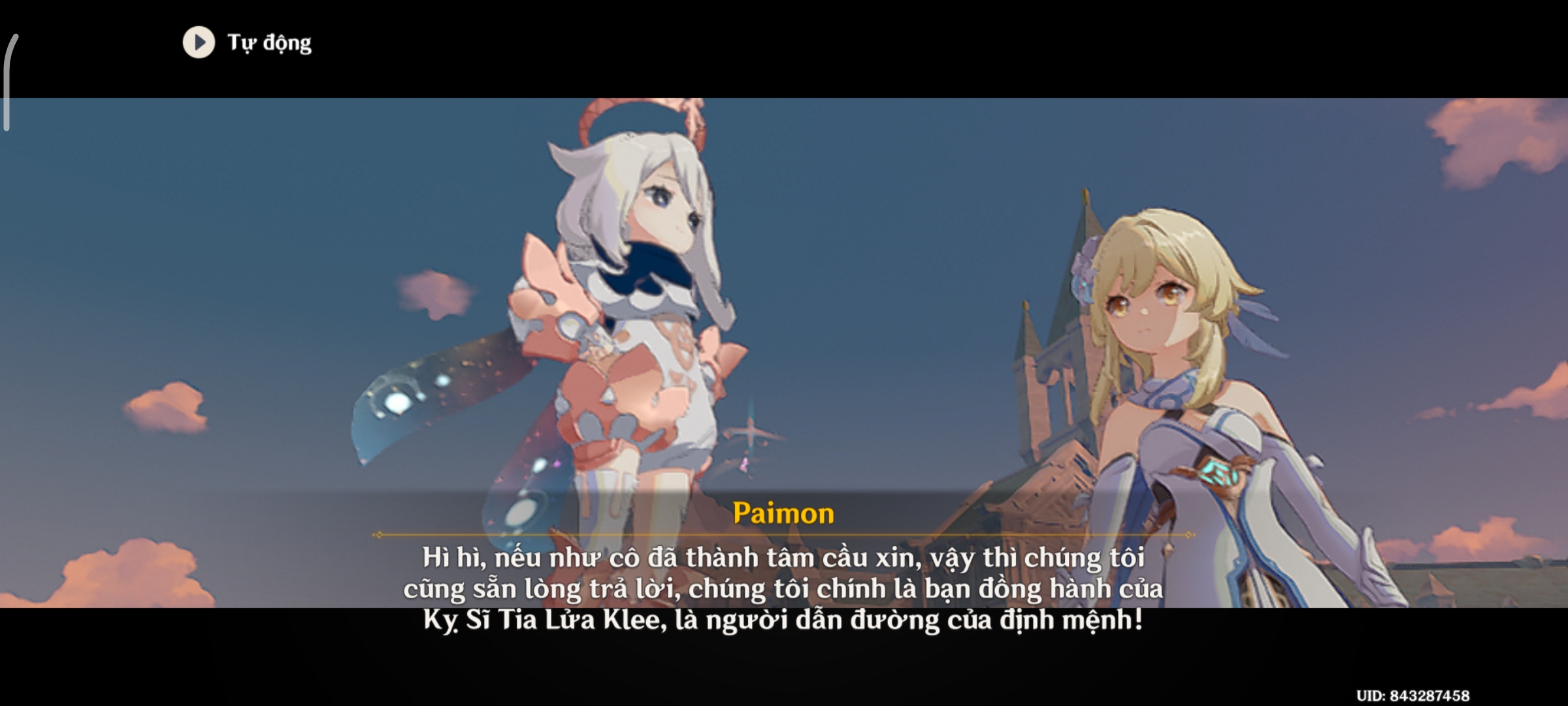
Task: Expand the speaker name area above dialogue
Action: tap(784, 514)
